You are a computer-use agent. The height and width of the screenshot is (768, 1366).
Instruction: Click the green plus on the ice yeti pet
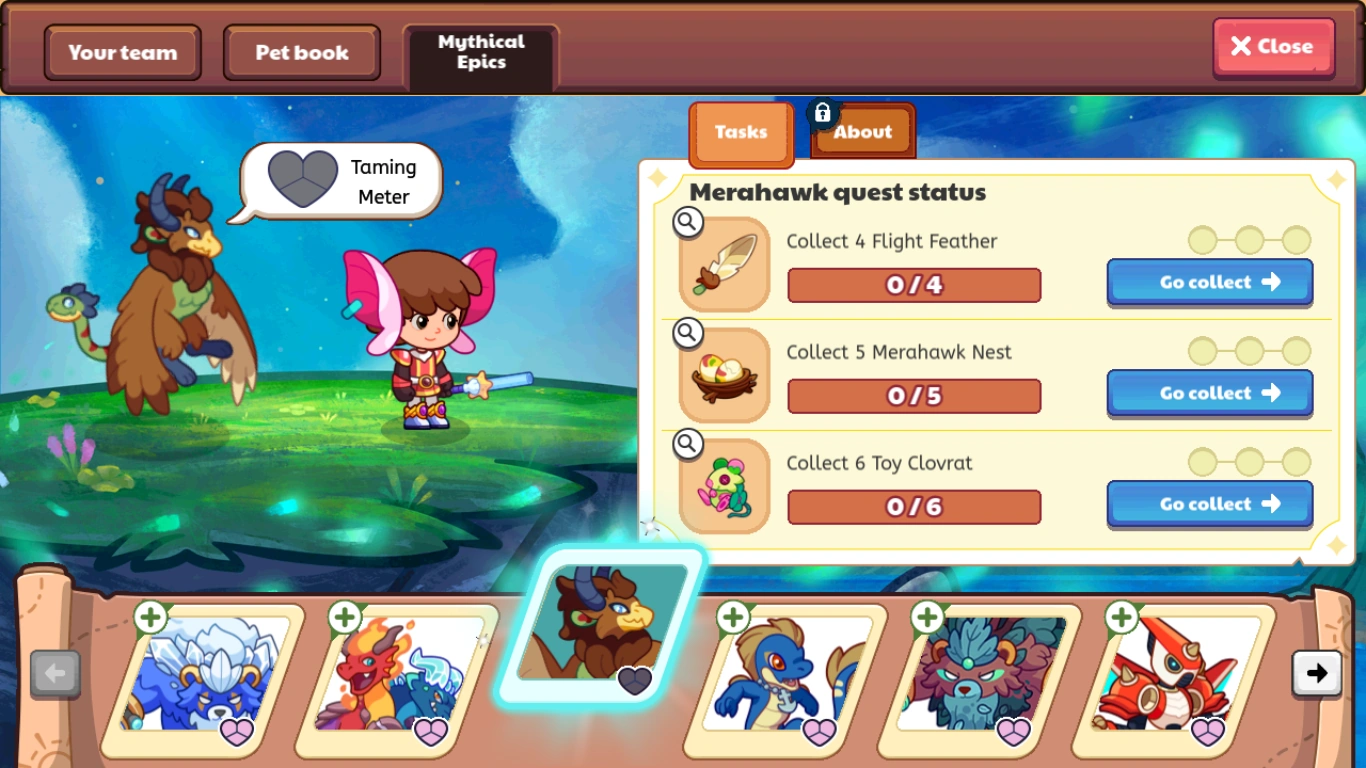click(150, 618)
